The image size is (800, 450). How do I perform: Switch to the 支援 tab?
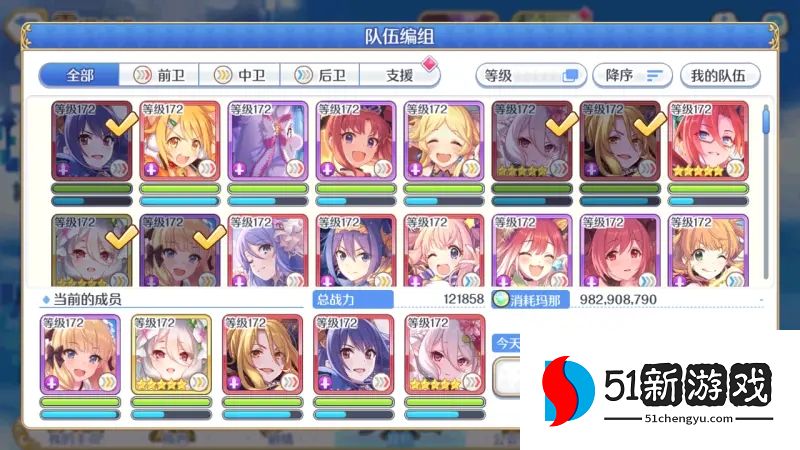(399, 75)
